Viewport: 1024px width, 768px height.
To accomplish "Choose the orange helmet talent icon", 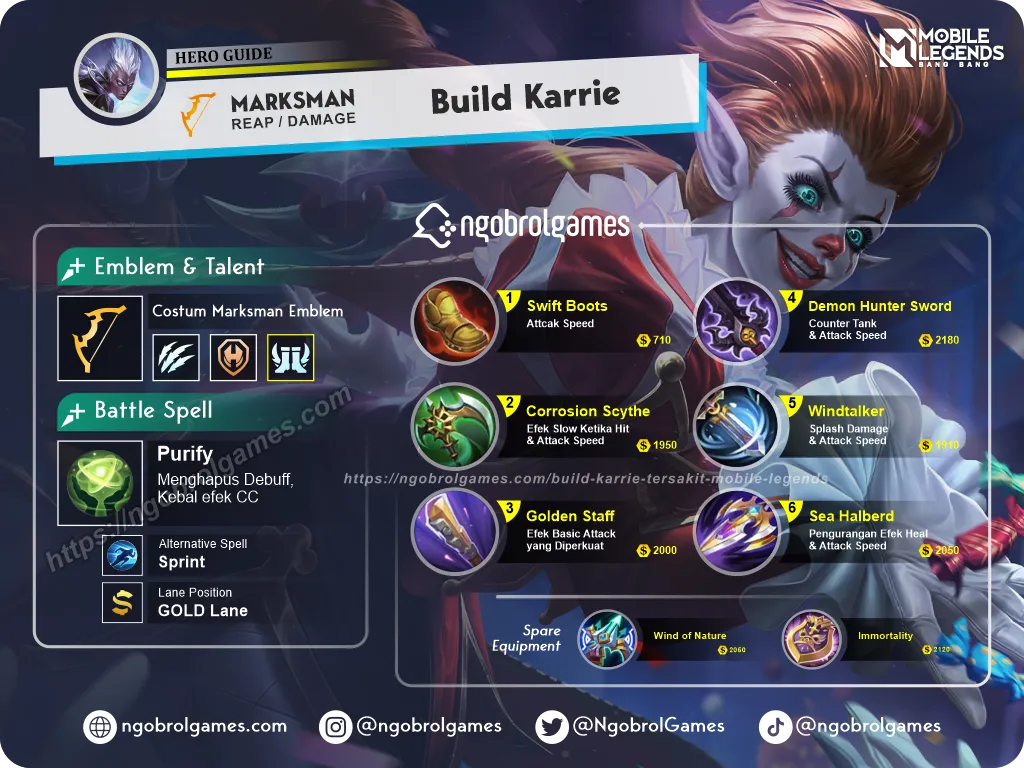I will 233,357.
